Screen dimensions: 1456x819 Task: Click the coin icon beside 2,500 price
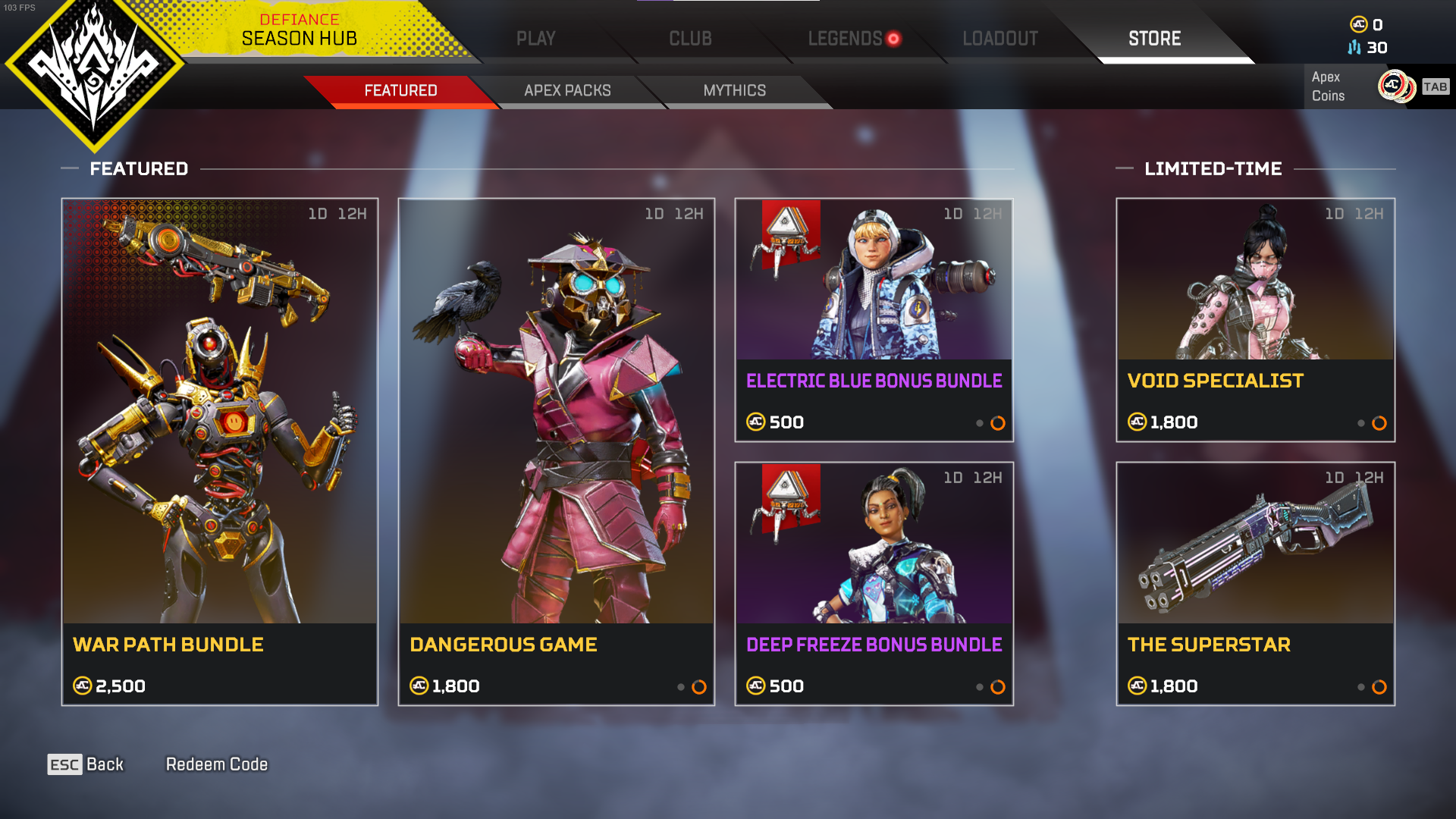82,686
